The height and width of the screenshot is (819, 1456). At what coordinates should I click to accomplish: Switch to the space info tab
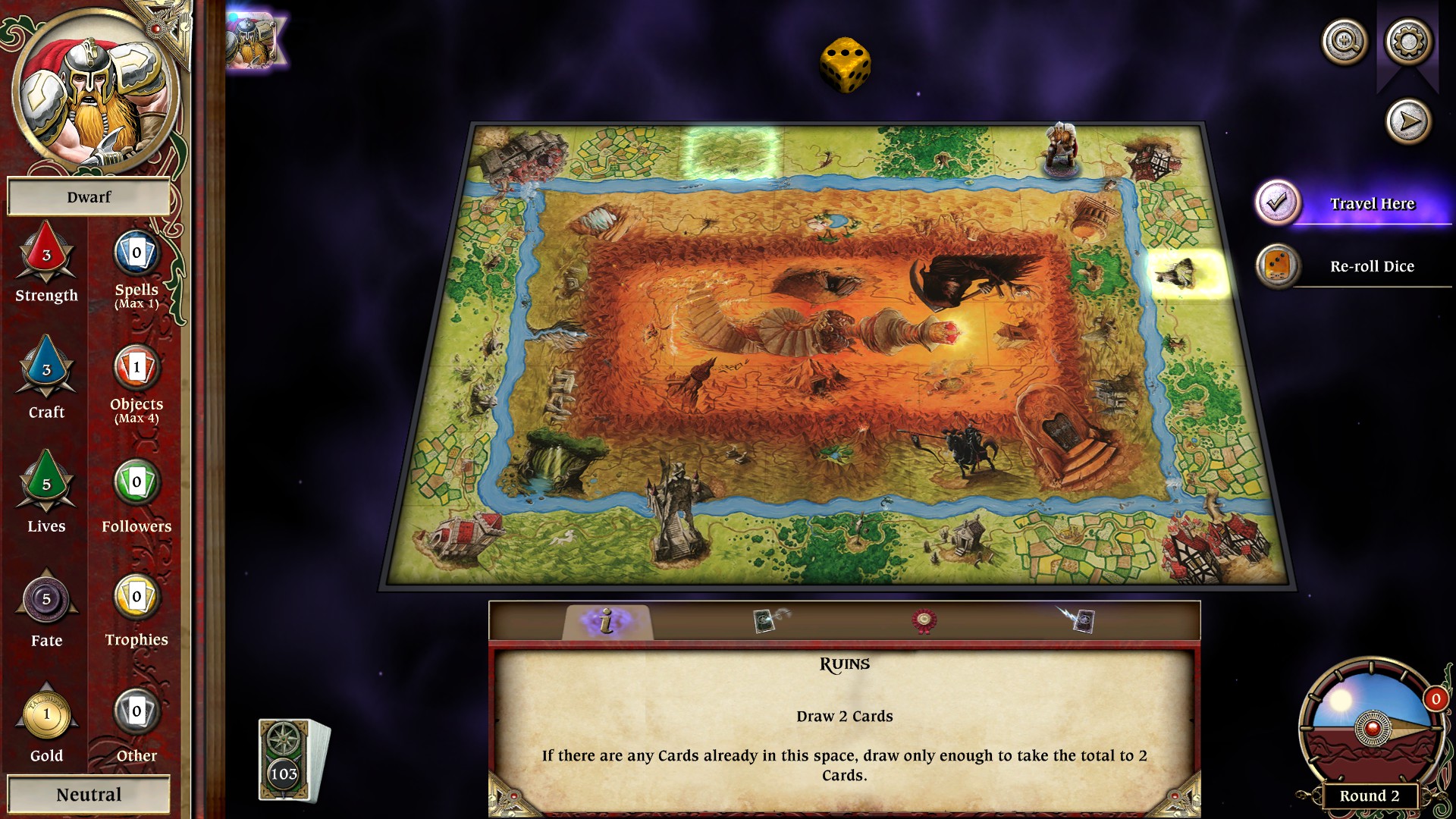coord(604,620)
